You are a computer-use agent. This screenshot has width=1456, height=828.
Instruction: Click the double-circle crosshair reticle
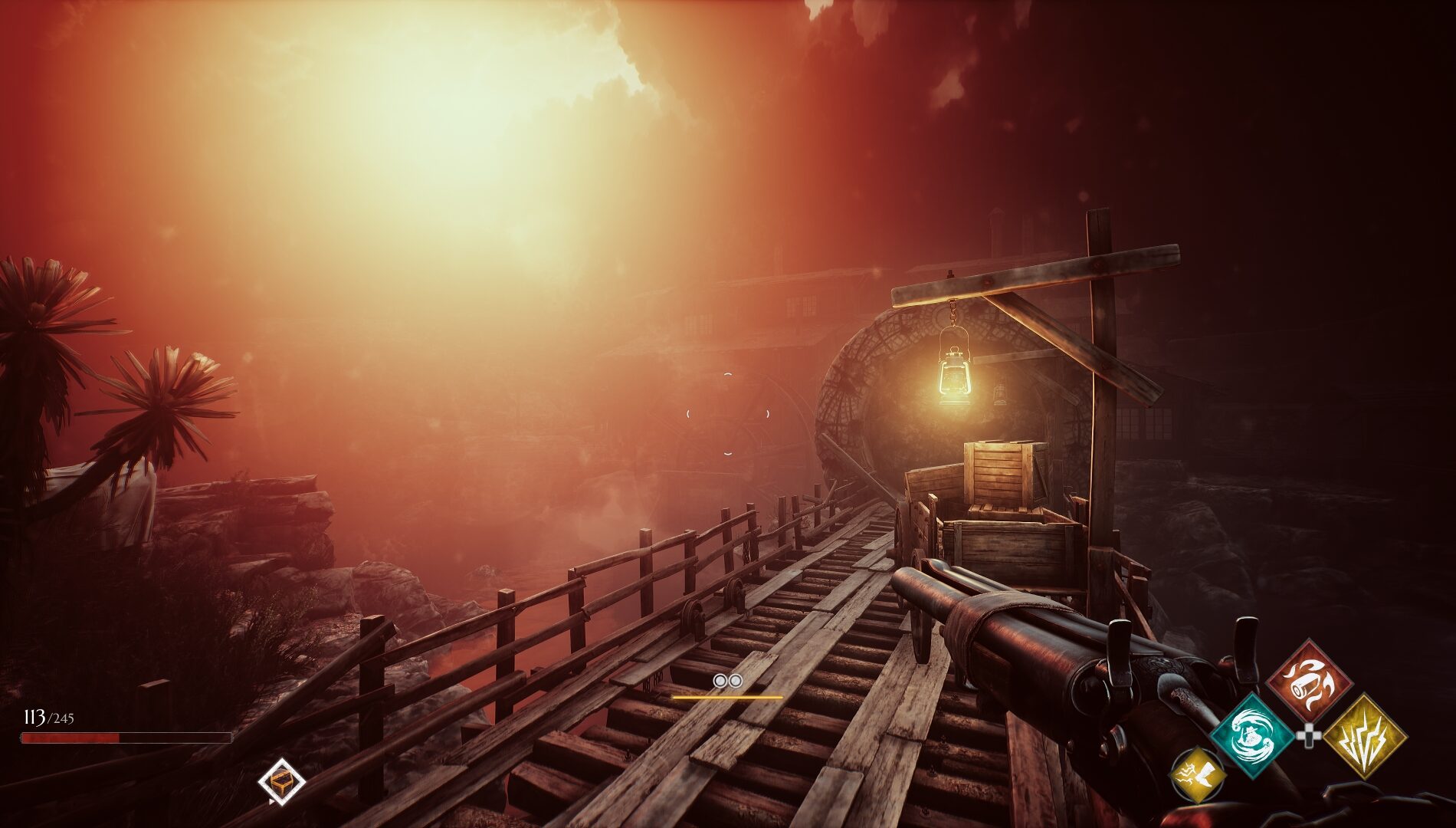coord(726,680)
